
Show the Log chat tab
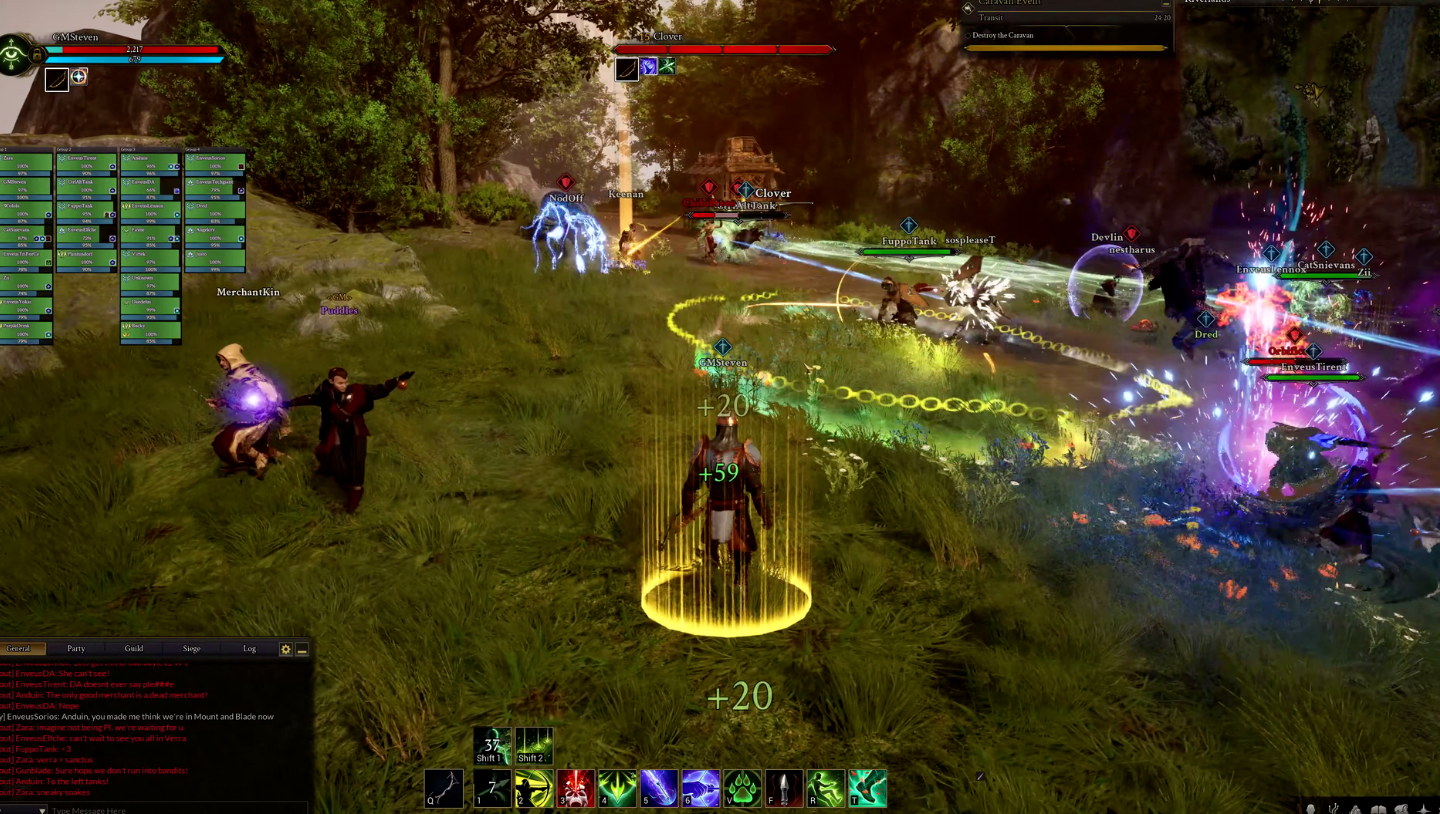(x=249, y=648)
